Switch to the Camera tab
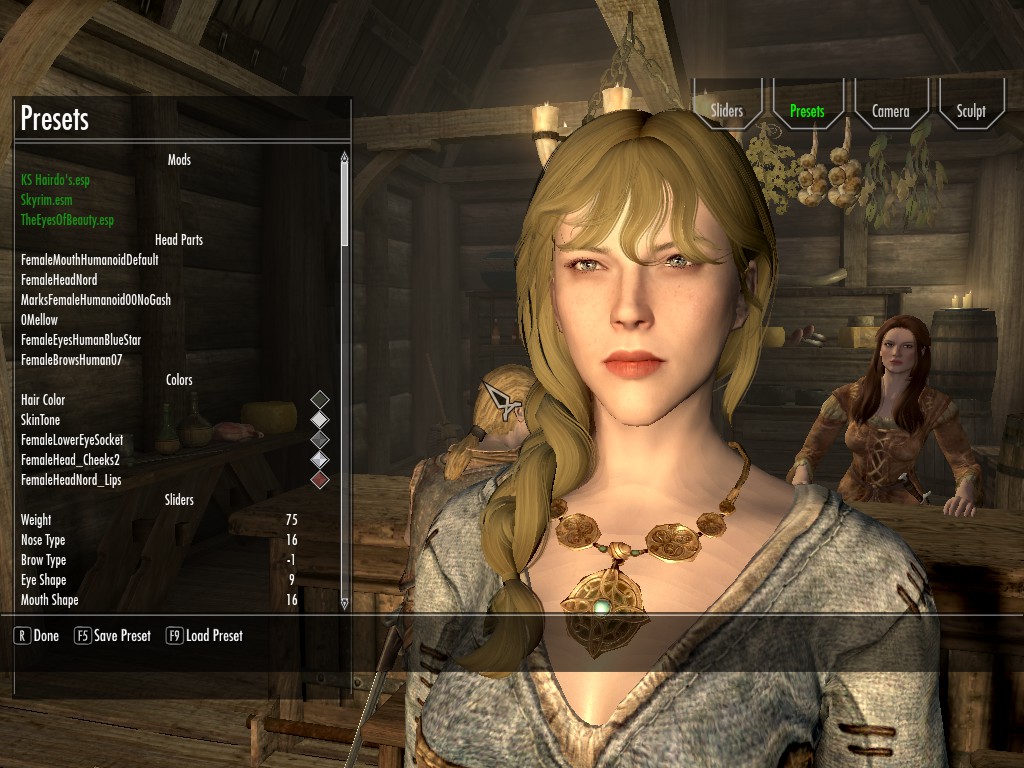The height and width of the screenshot is (768, 1024). 890,111
